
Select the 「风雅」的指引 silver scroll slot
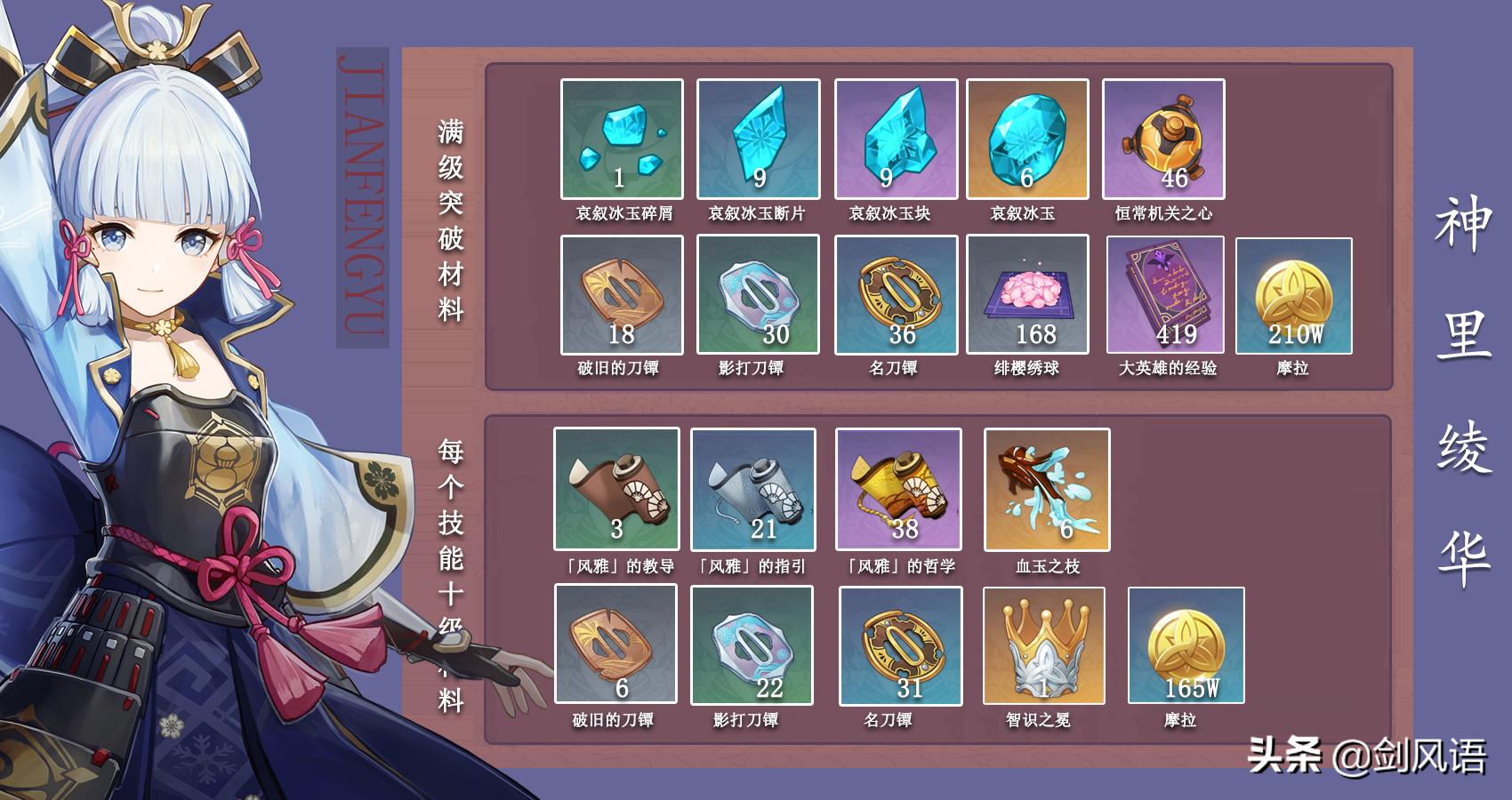pos(753,489)
